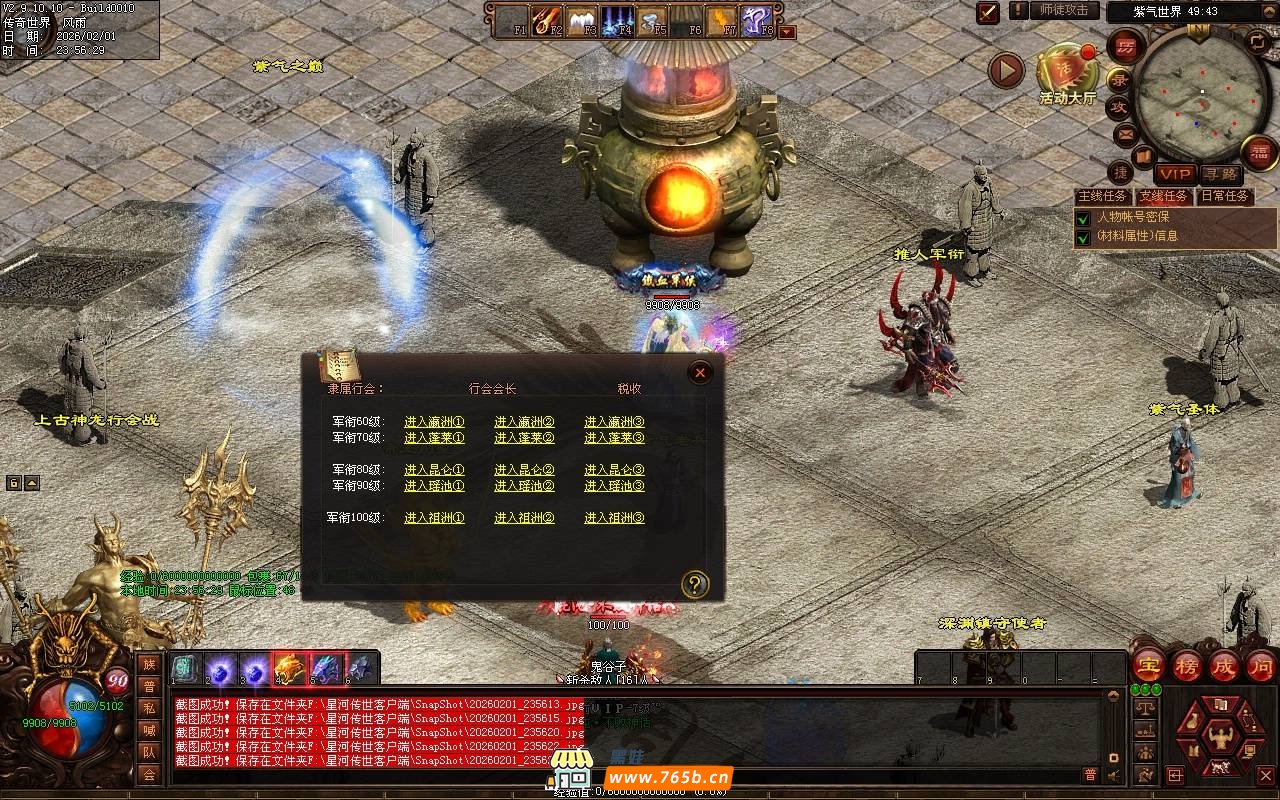Open the dialog's question mark help
This screenshot has height=800, width=1280.
(x=694, y=584)
